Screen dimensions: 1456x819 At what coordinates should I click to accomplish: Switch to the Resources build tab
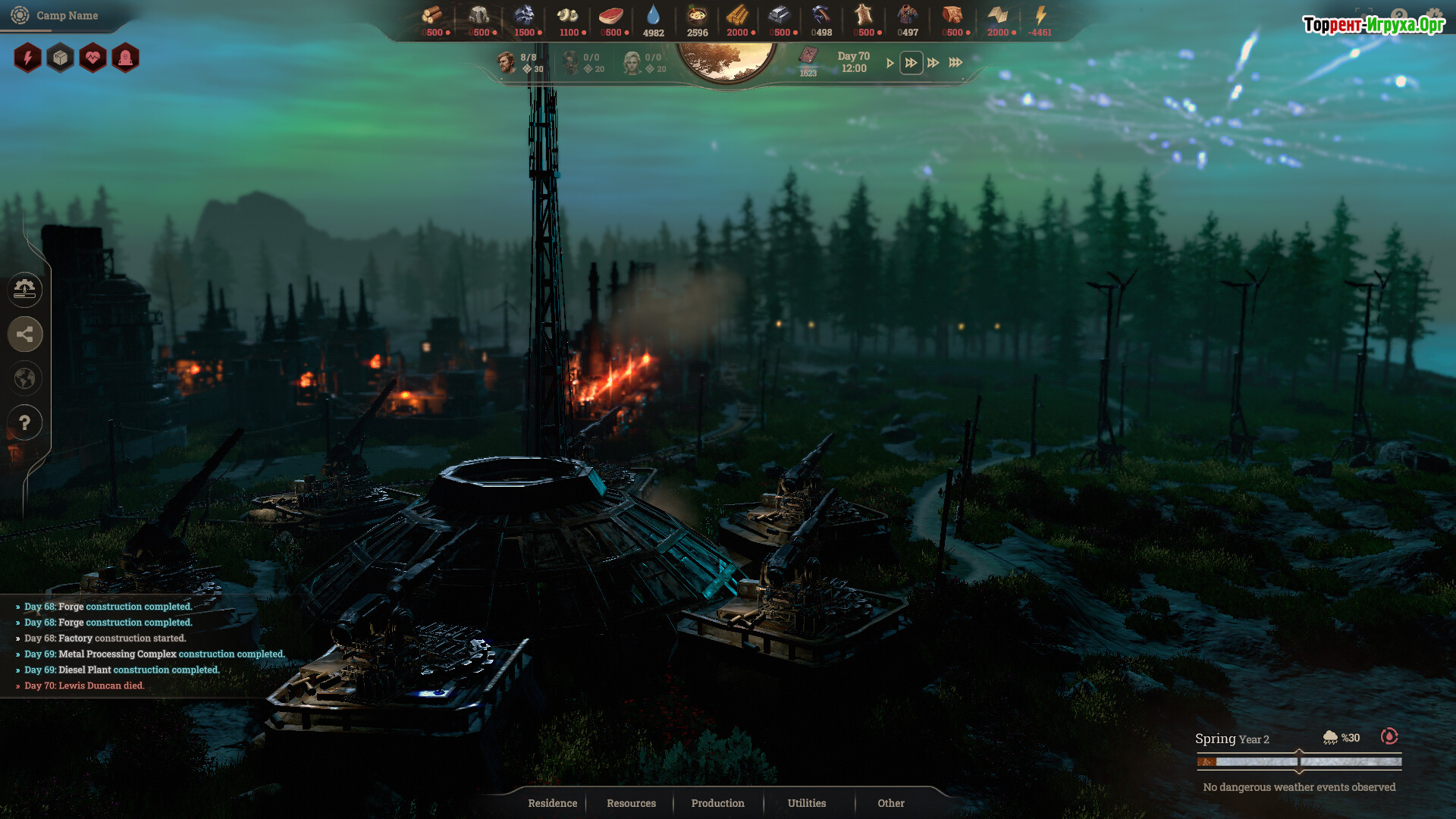(631, 803)
